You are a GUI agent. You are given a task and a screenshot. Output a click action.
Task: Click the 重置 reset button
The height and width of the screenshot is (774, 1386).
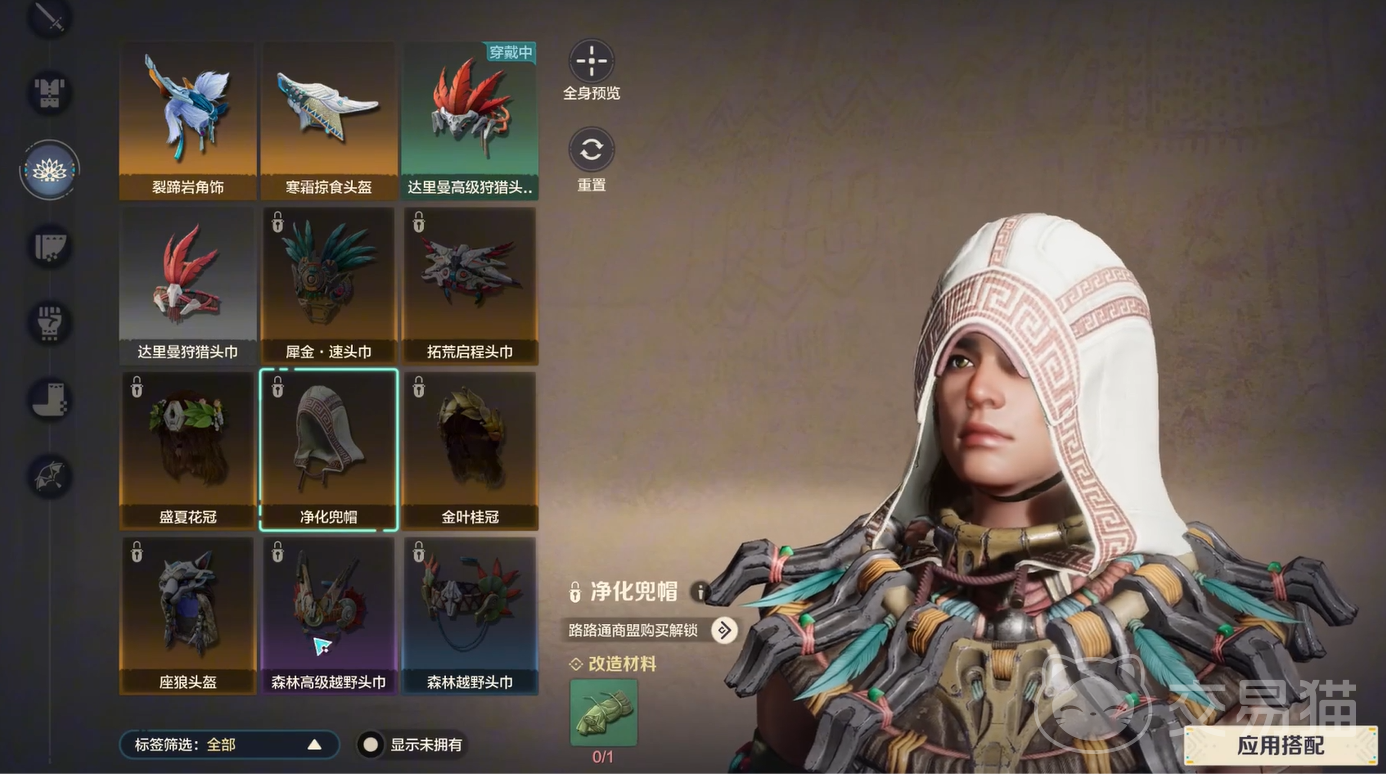point(591,150)
